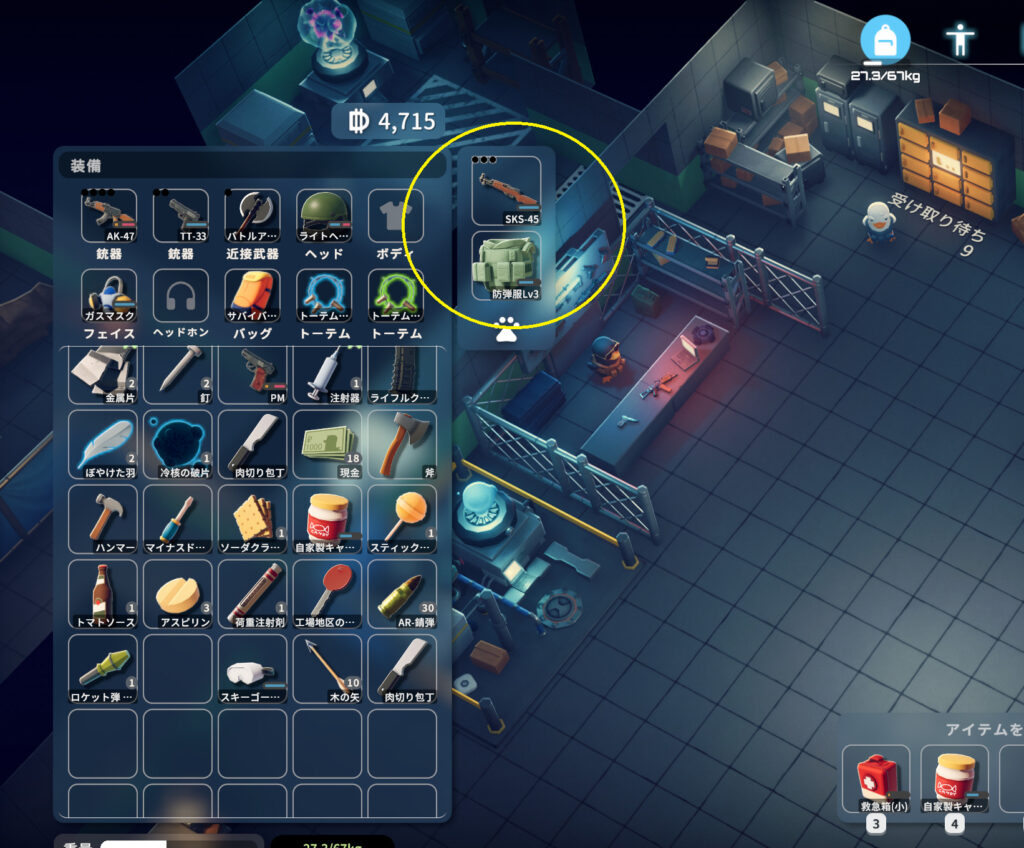The image size is (1024, 848).
Task: Select the AK-47 weapon slot
Action: (x=109, y=215)
